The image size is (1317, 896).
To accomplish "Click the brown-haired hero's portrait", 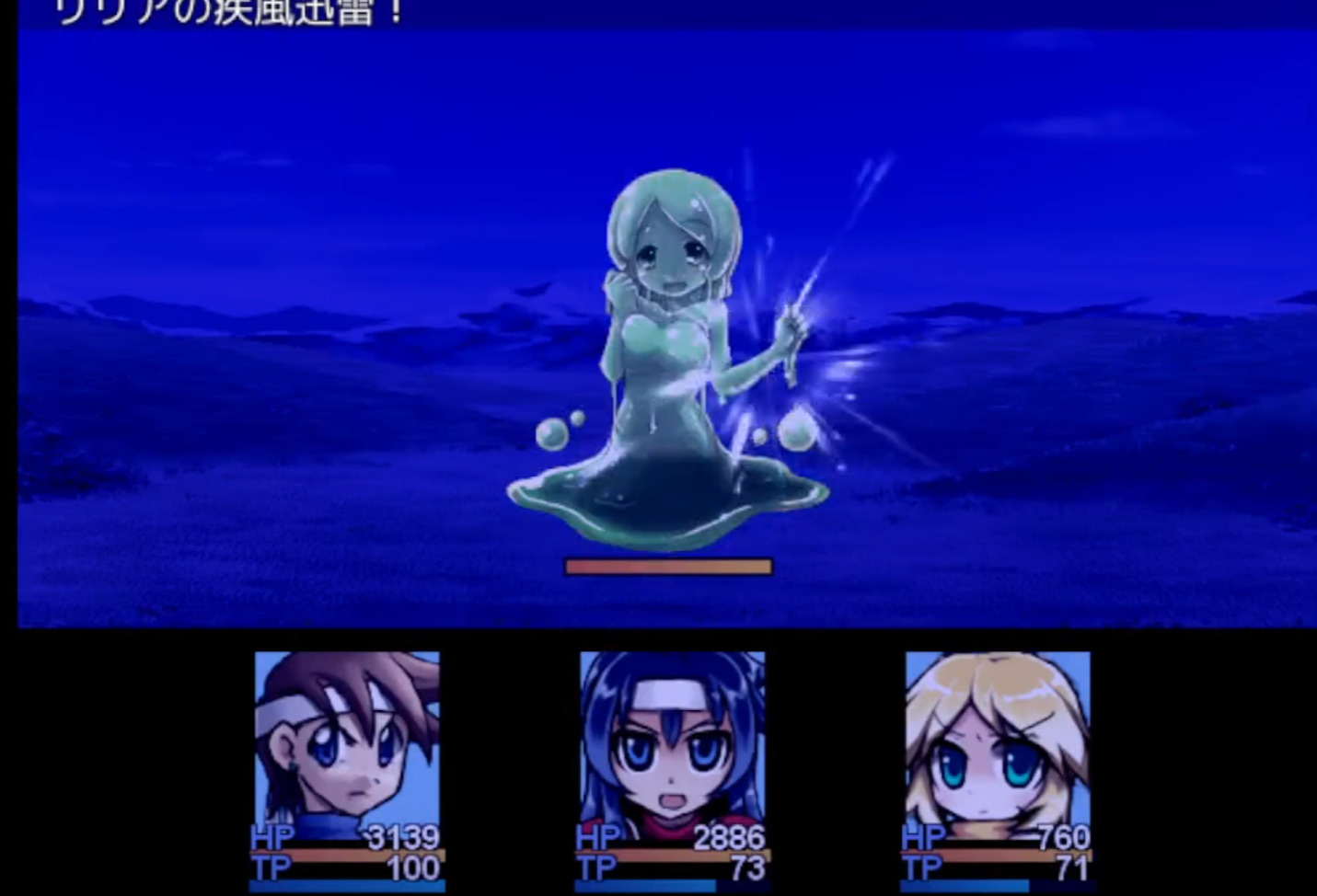I will point(346,745).
